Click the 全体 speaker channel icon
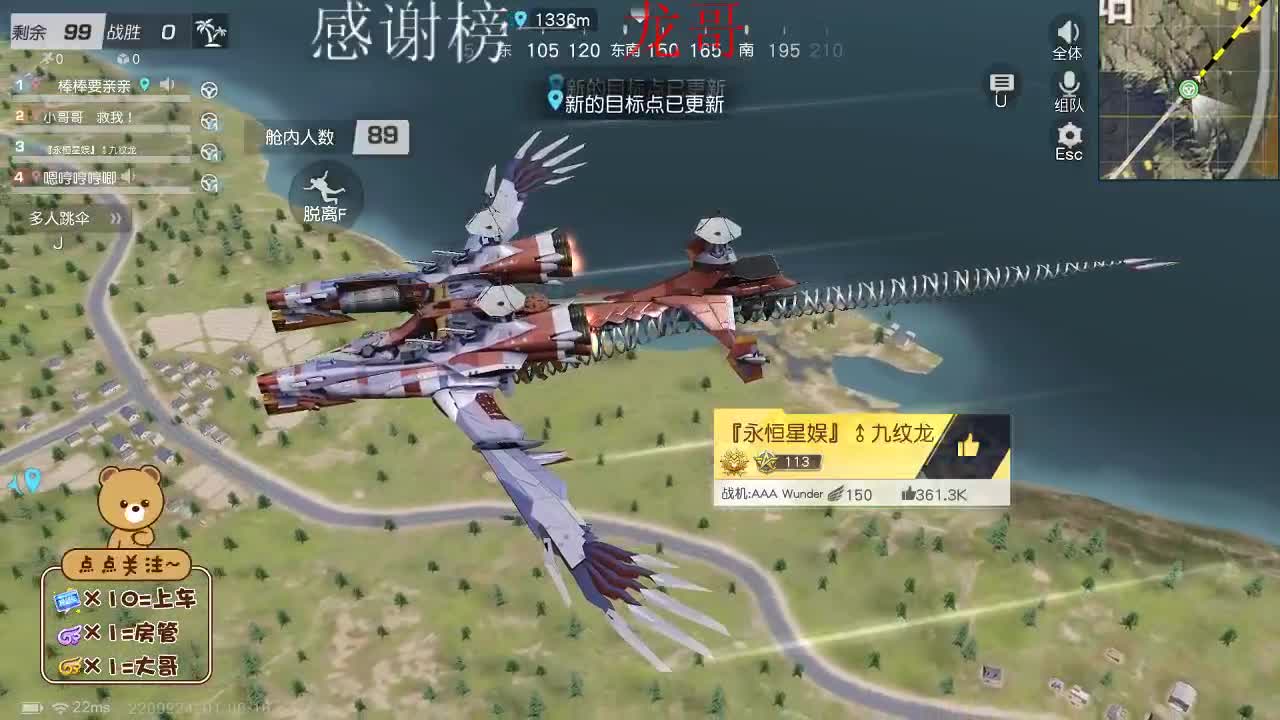 (x=1068, y=33)
